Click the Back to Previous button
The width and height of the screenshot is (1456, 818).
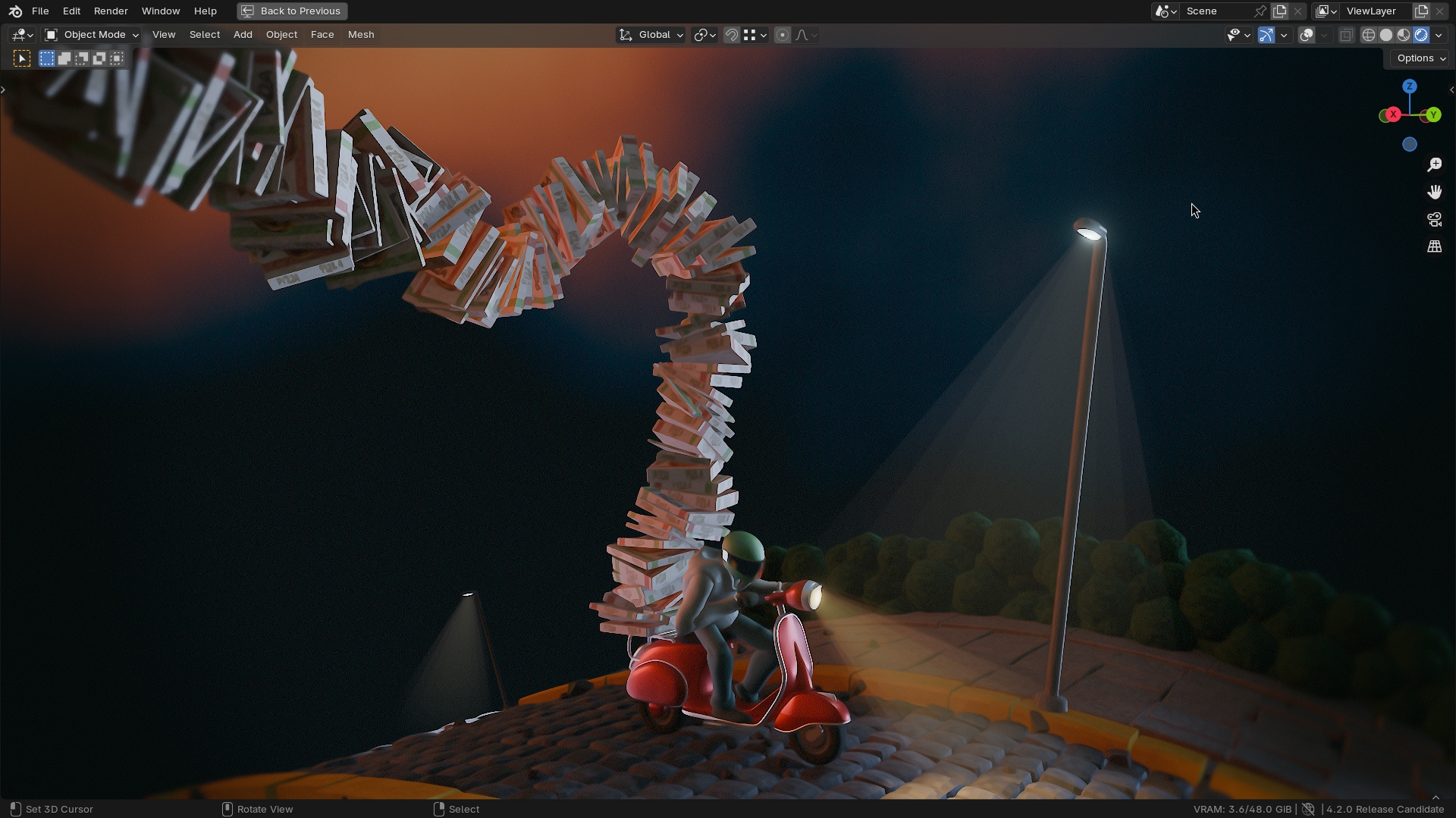pyautogui.click(x=291, y=11)
